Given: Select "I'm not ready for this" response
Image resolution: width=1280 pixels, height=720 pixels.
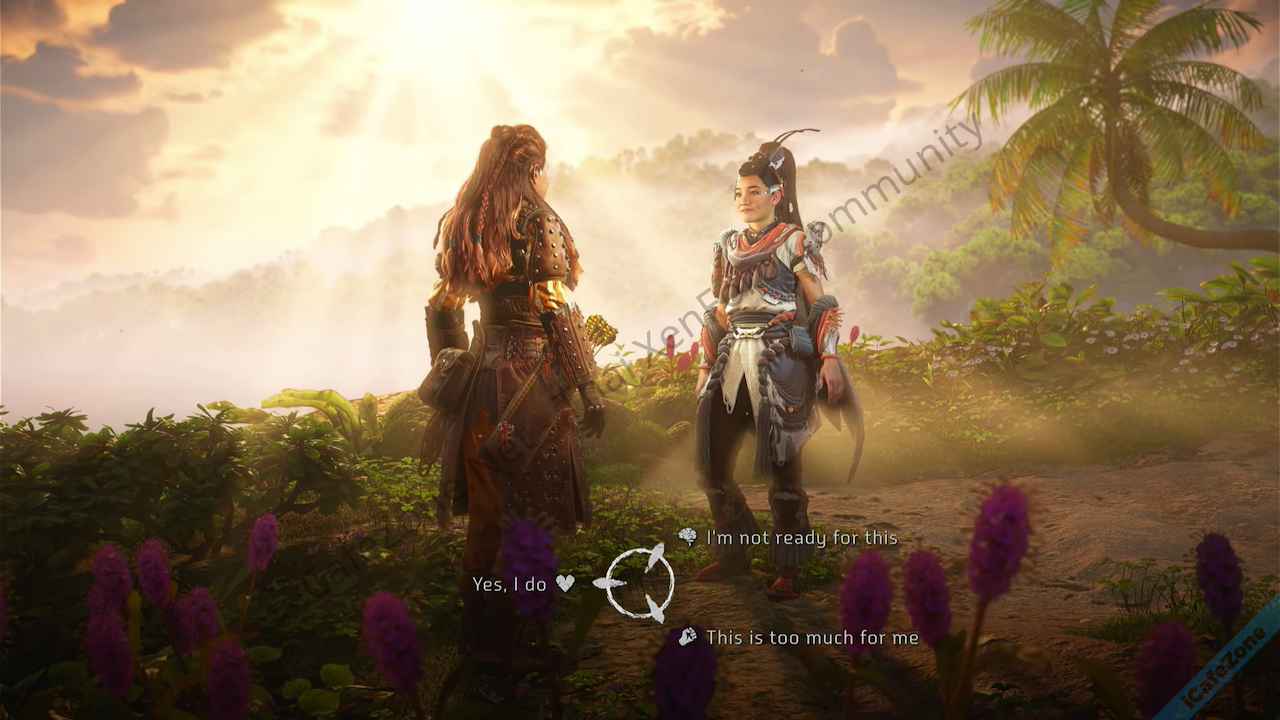Looking at the screenshot, I should pos(801,538).
